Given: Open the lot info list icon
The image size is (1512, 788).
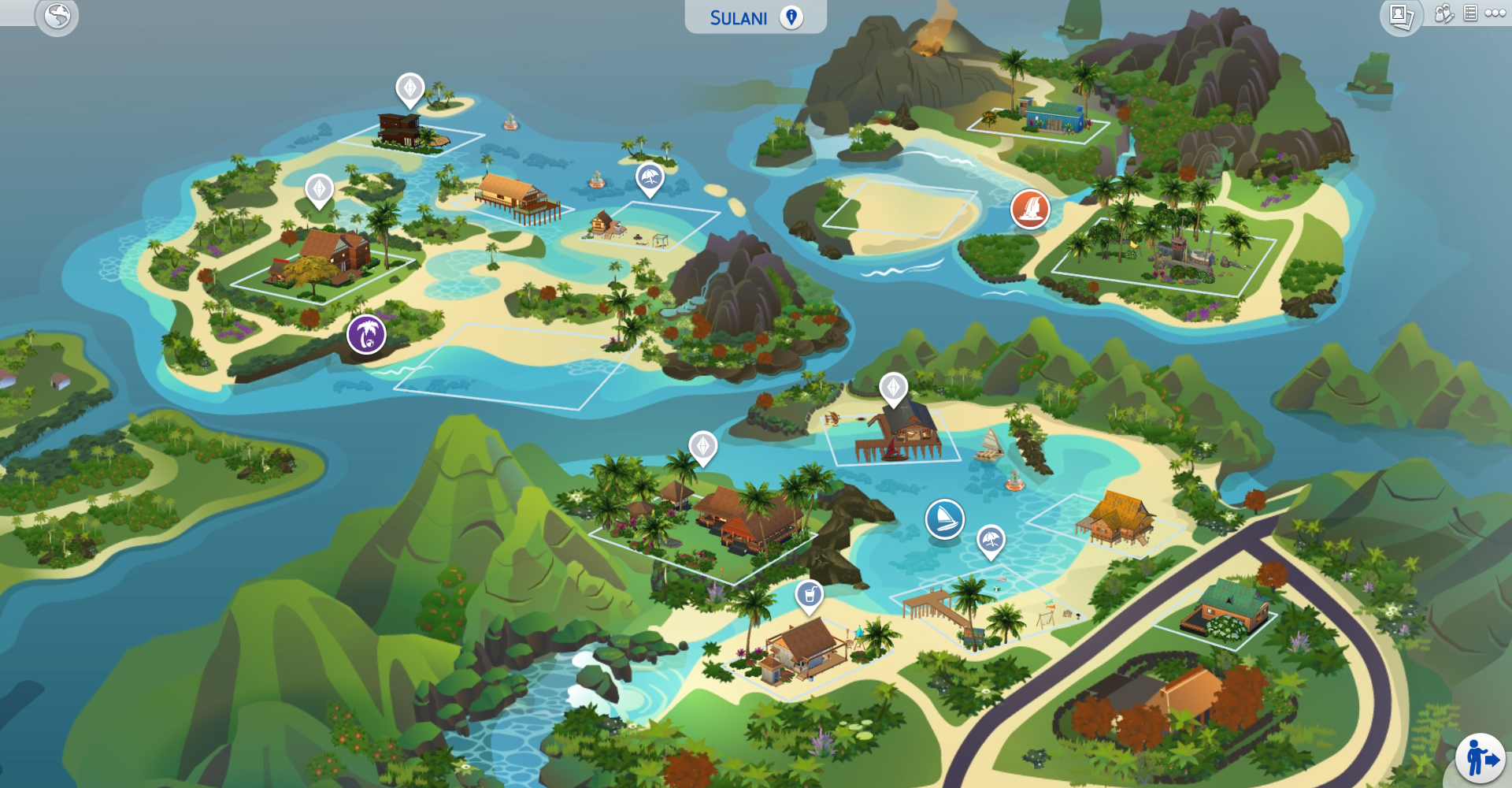Looking at the screenshot, I should point(1470,13).
